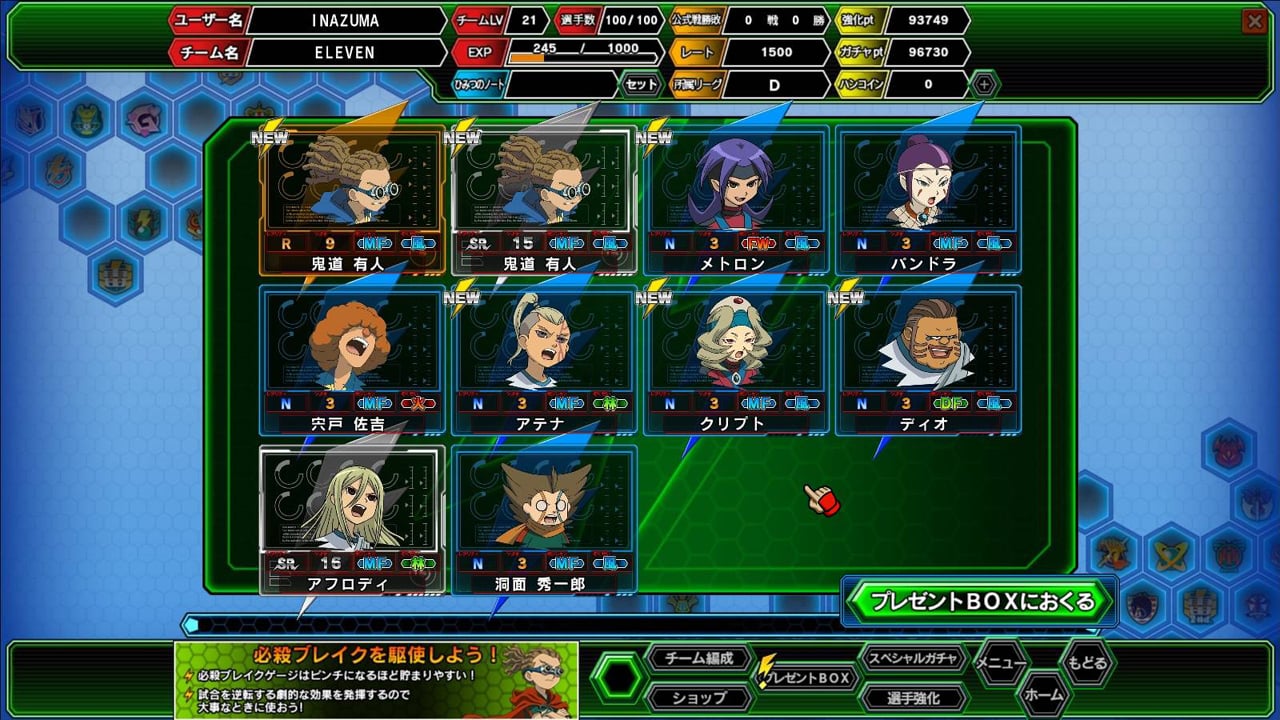Screen dimensions: 1280x720
Task: Go to ホーム home screen
Action: (x=1043, y=692)
